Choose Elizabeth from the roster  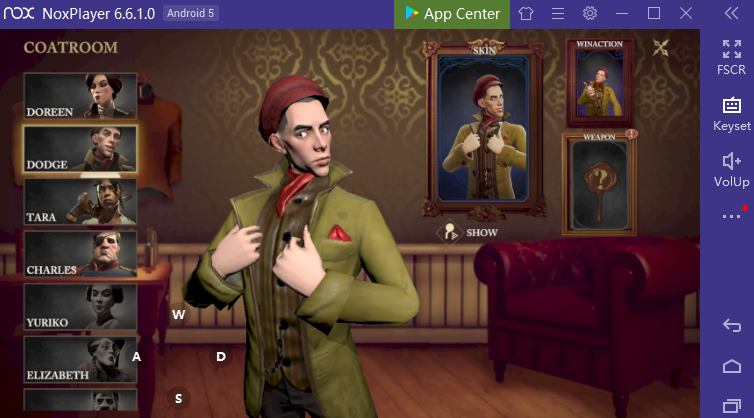[x=80, y=360]
